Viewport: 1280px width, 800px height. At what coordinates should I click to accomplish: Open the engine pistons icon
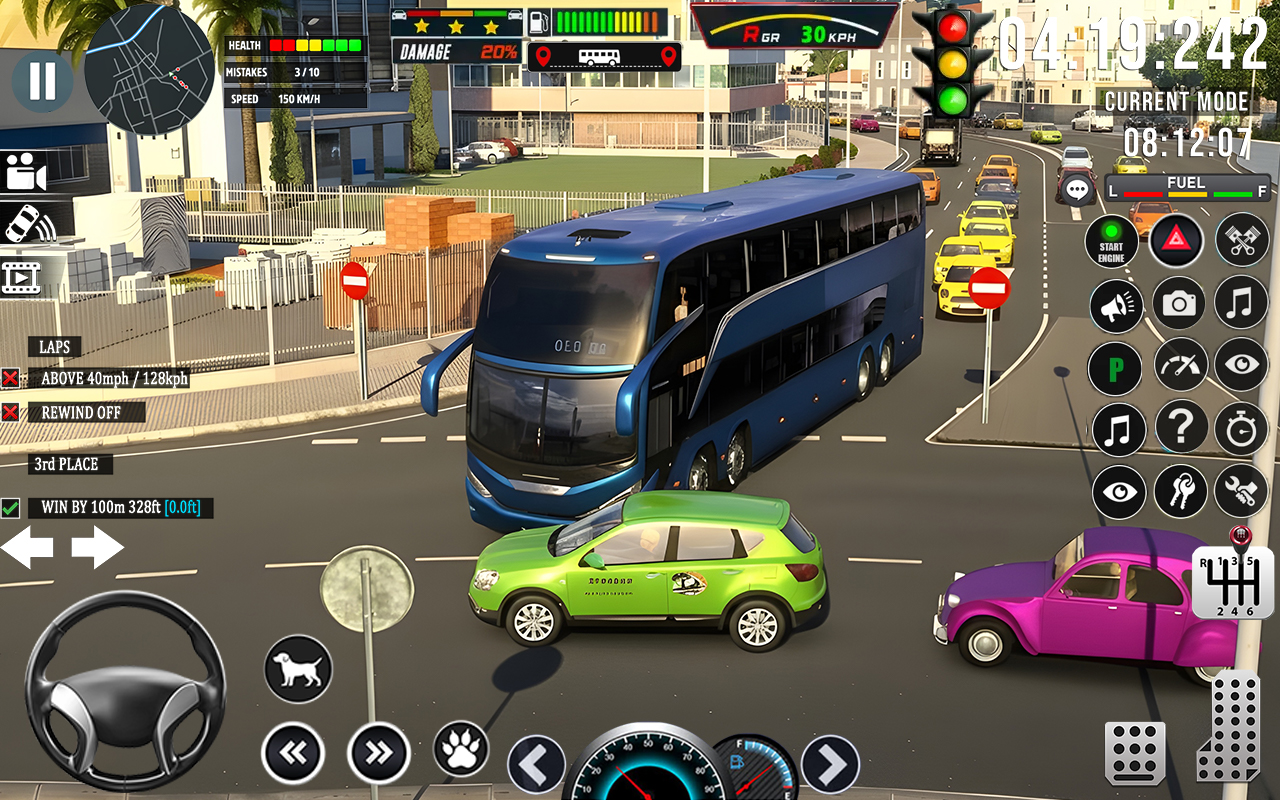(x=1240, y=241)
